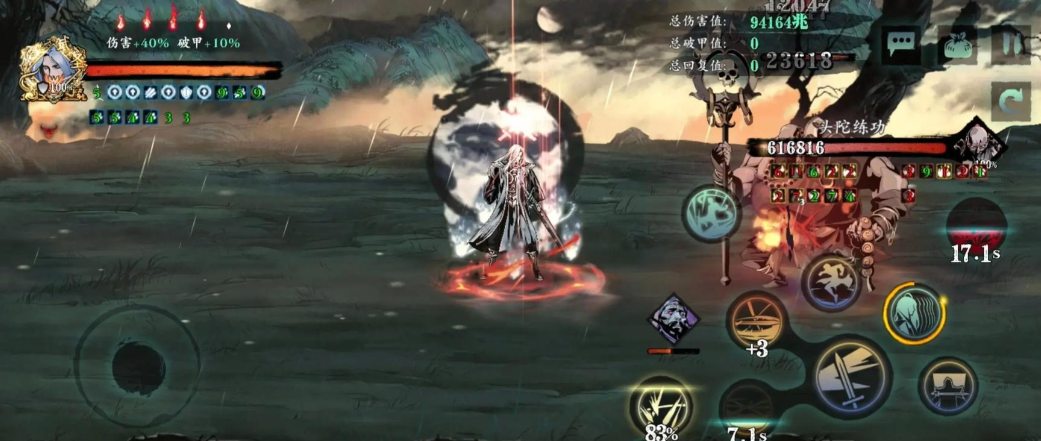Open the chat speech-bubble button
The image size is (1041, 441).
pos(902,45)
